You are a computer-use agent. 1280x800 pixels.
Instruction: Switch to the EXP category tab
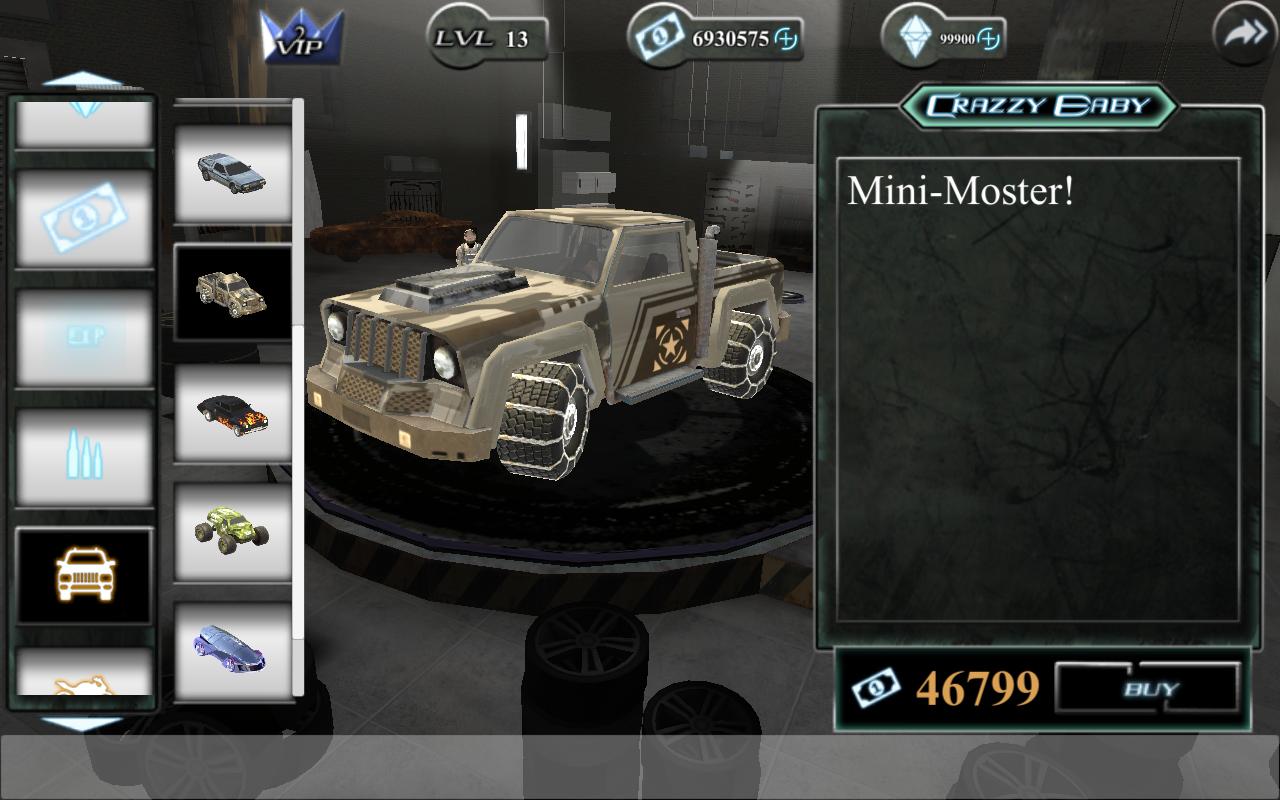pyautogui.click(x=85, y=337)
